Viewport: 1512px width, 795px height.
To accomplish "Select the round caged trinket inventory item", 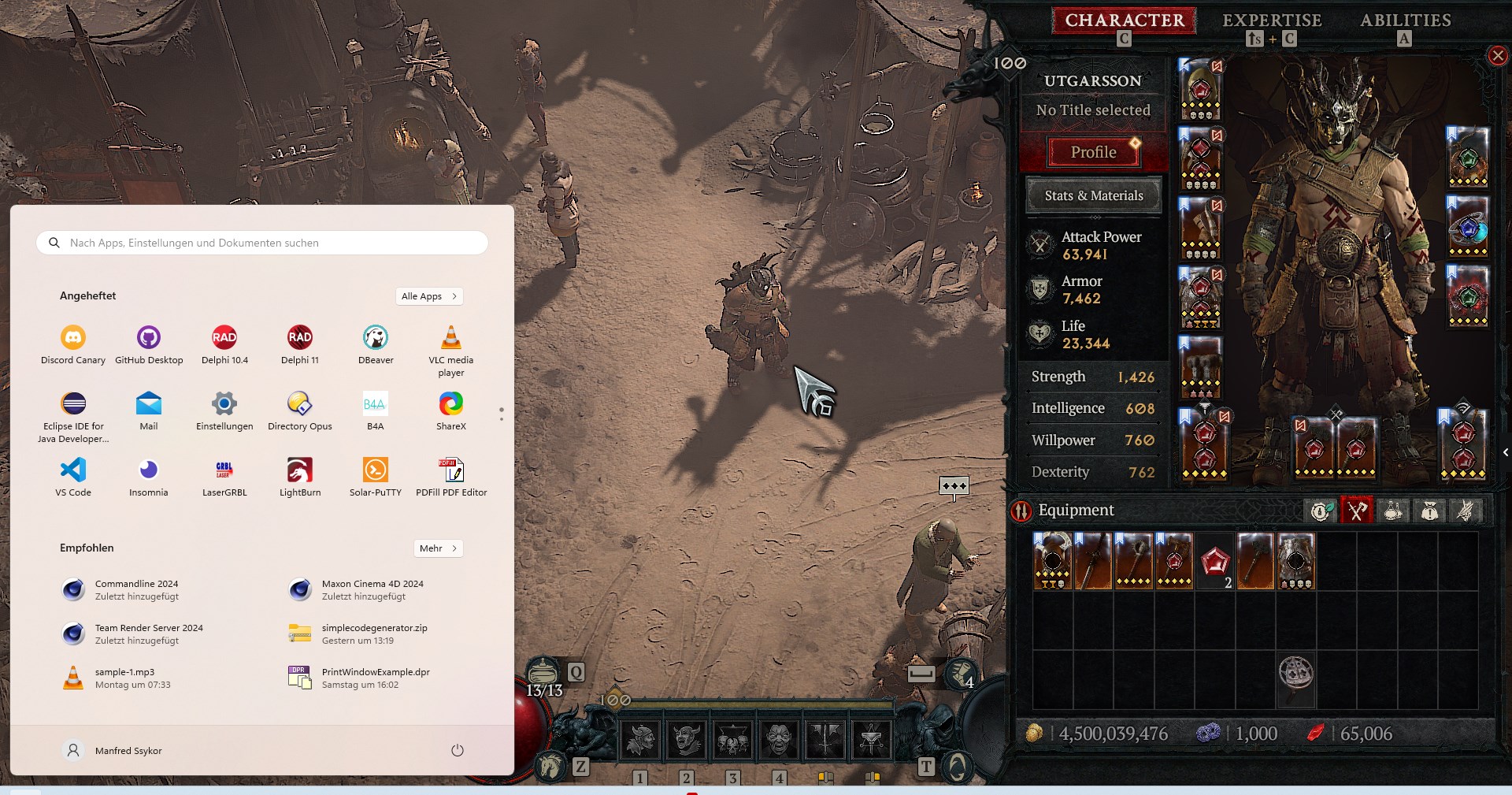I will (1296, 674).
